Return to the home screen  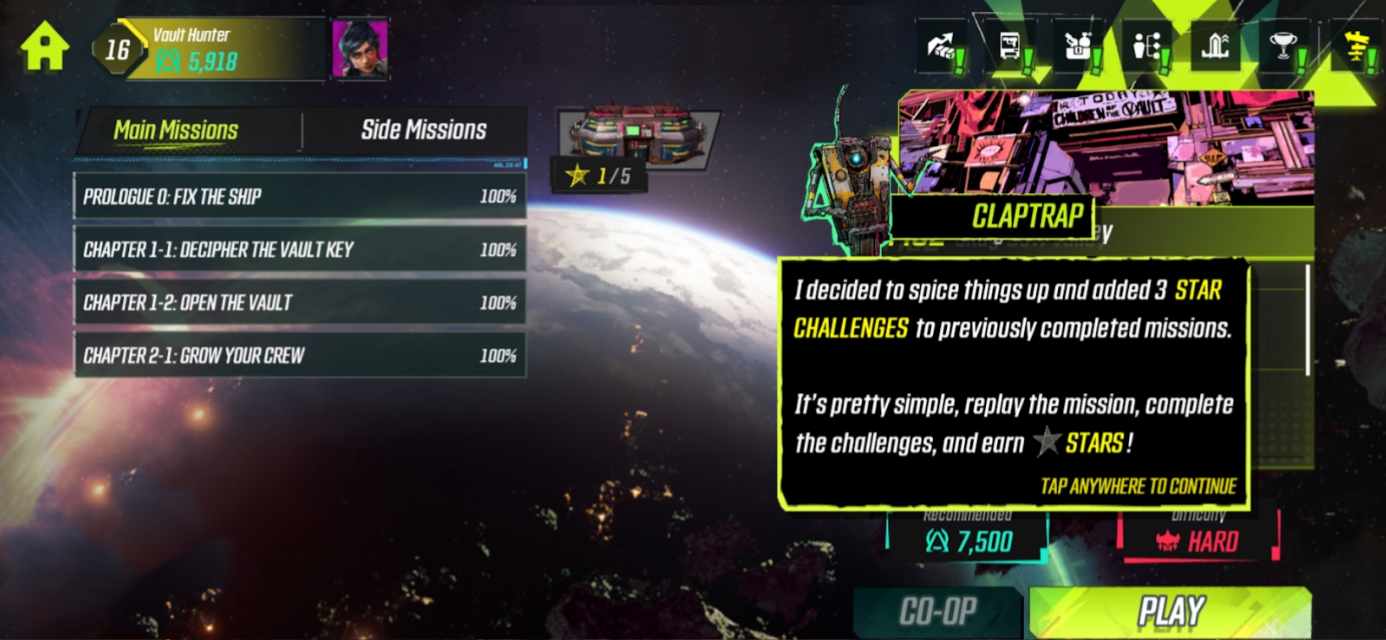(x=45, y=46)
